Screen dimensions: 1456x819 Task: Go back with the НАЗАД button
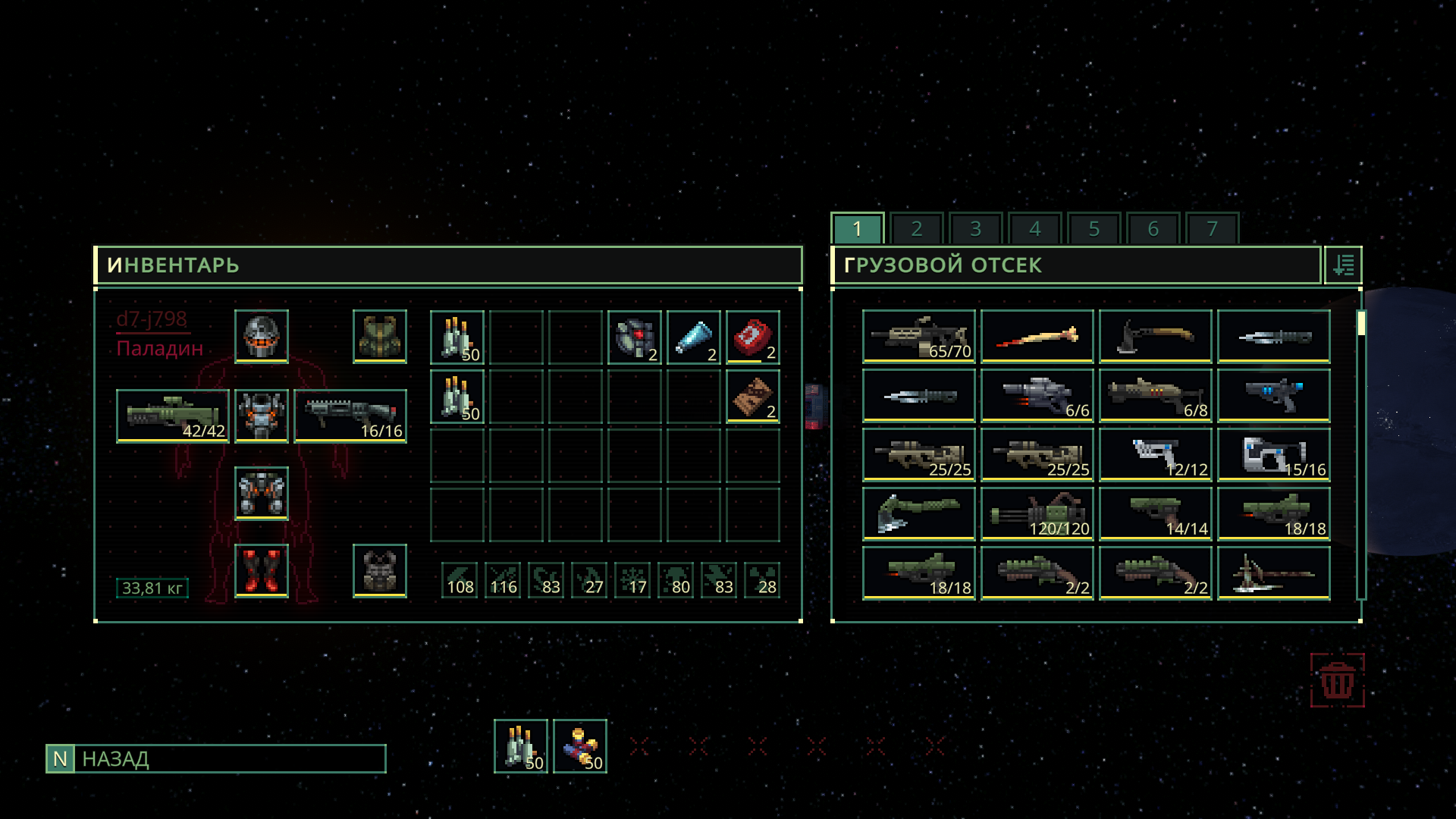(215, 758)
